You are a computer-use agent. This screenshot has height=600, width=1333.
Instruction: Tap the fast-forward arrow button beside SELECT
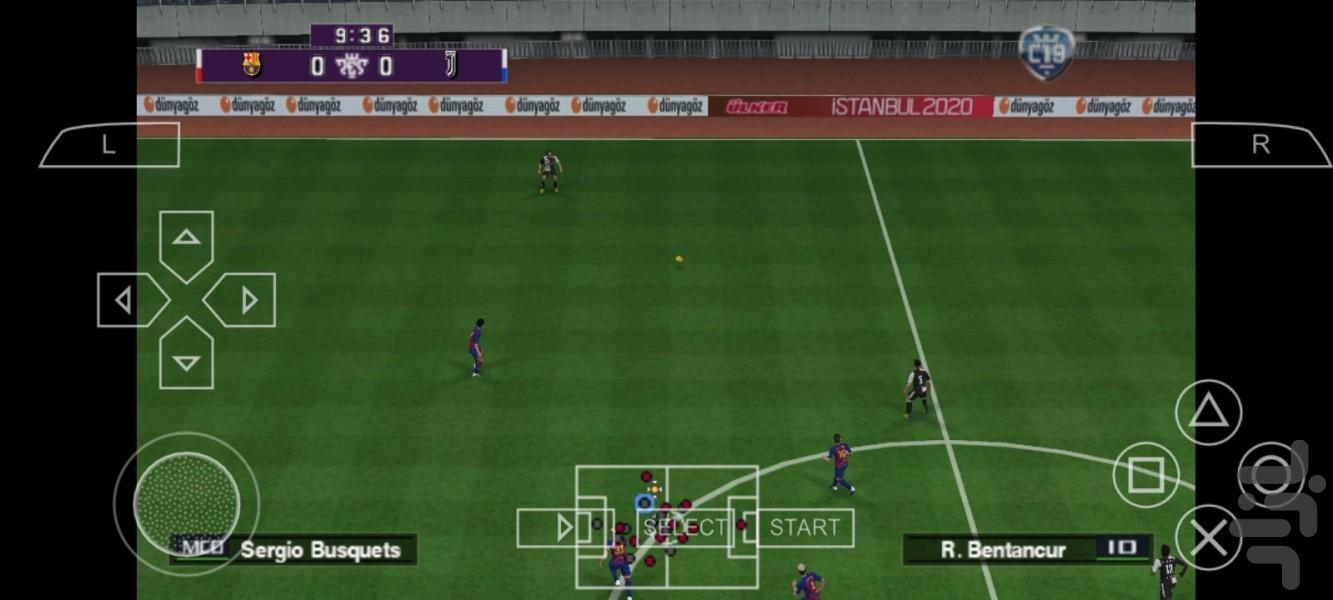(x=564, y=528)
